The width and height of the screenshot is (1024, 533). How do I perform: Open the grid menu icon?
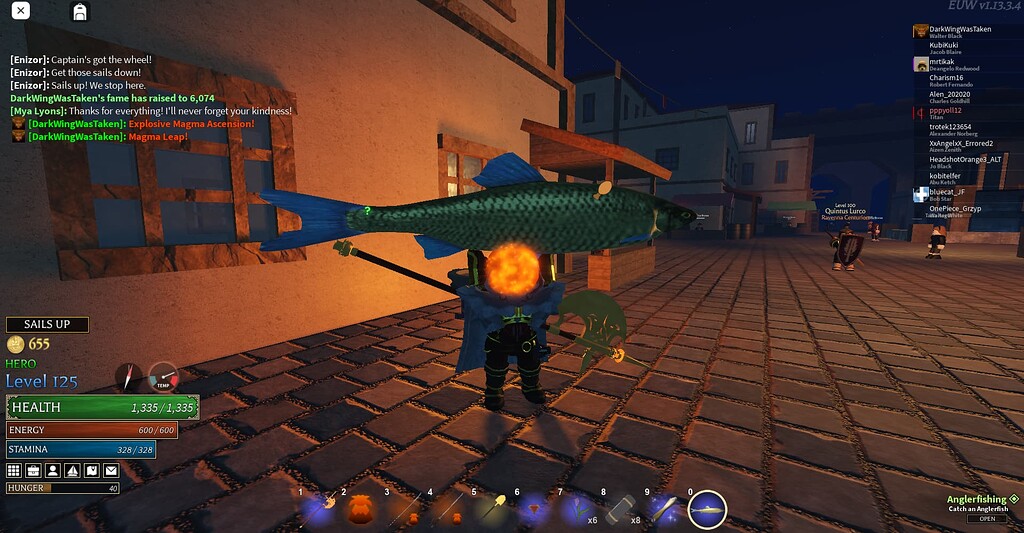(x=14, y=470)
